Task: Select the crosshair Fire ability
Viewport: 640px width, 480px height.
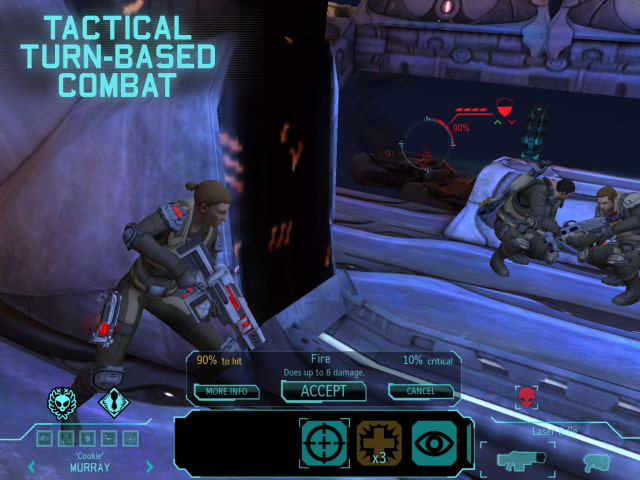Action: [325, 443]
